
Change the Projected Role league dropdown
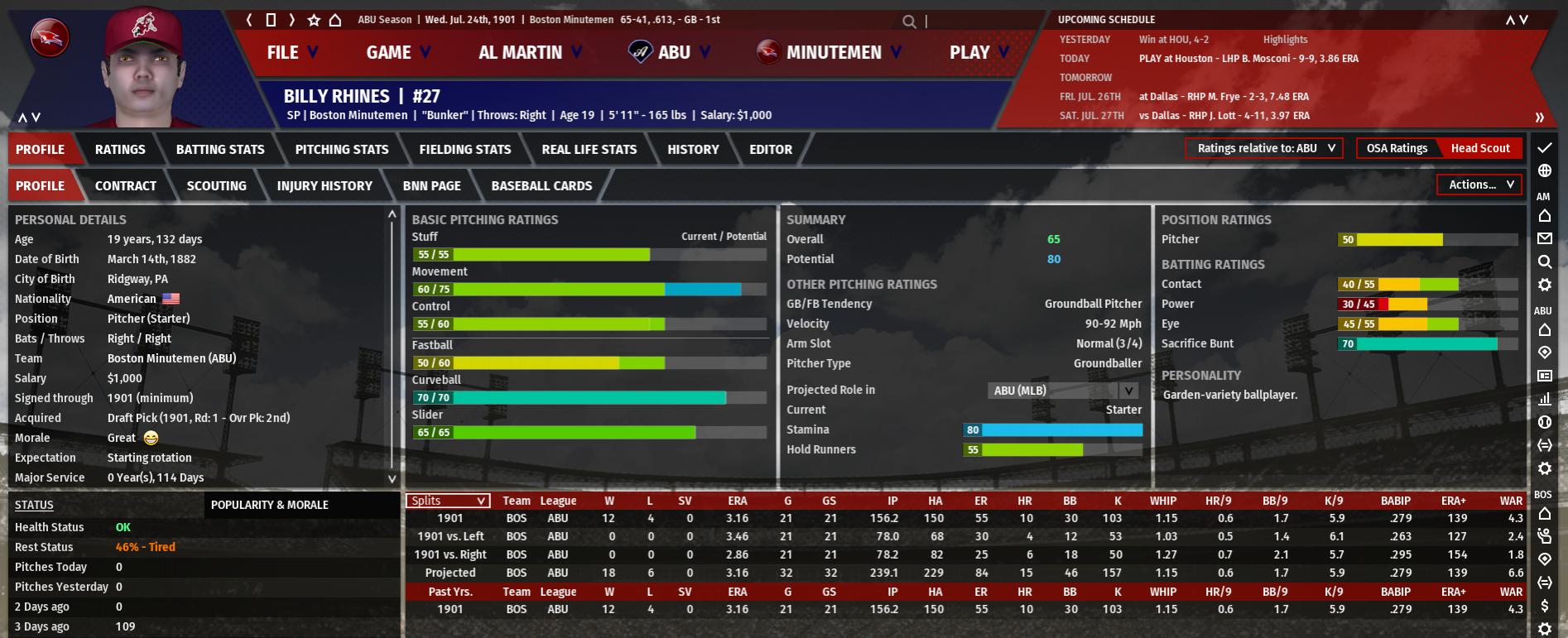(x=1062, y=391)
